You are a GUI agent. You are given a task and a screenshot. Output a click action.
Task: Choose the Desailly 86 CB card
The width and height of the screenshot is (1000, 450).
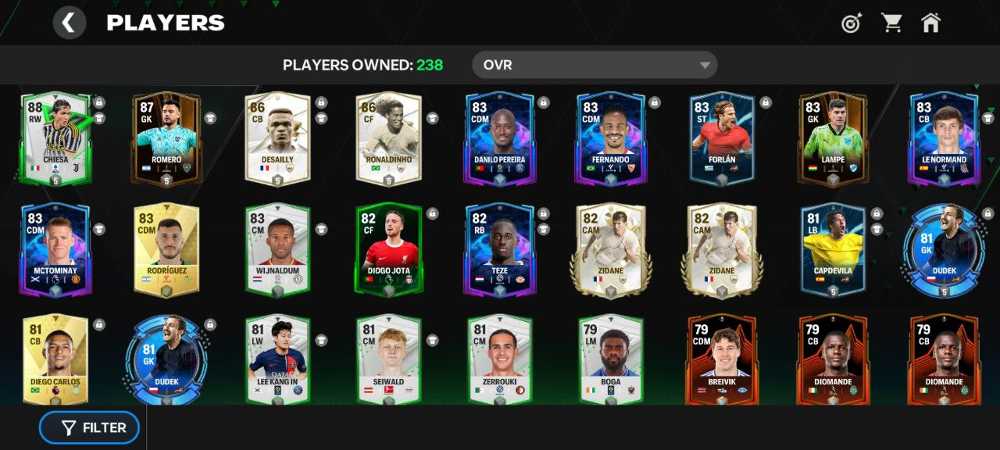(277, 140)
